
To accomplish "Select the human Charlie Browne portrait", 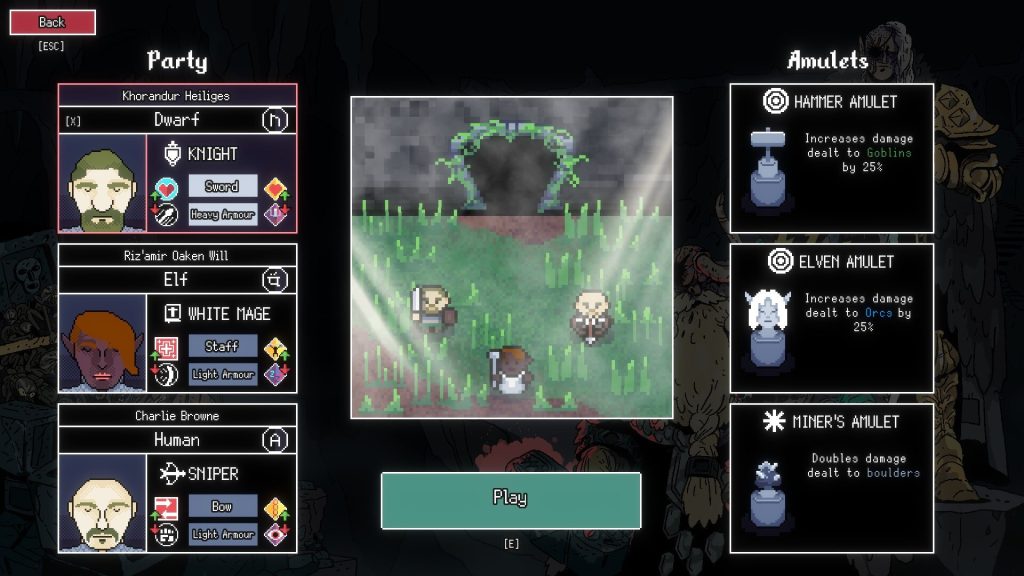I will 102,503.
